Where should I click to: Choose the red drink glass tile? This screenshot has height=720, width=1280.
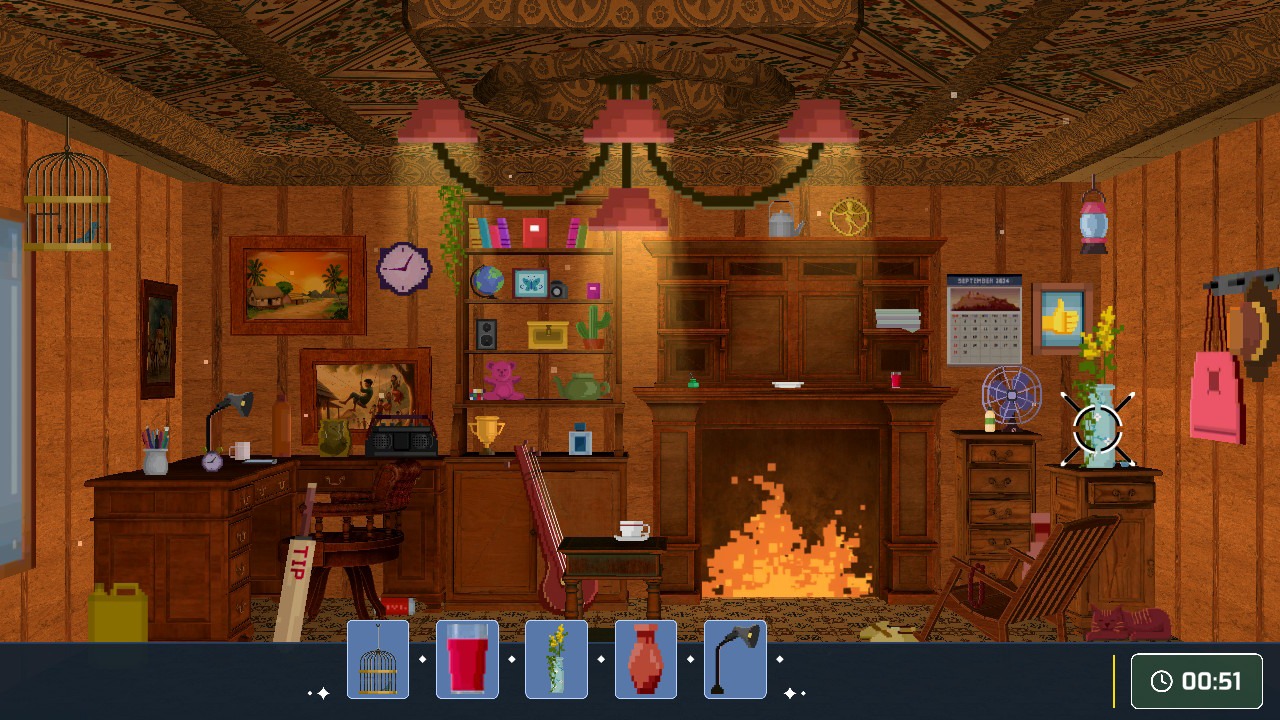pos(467,659)
